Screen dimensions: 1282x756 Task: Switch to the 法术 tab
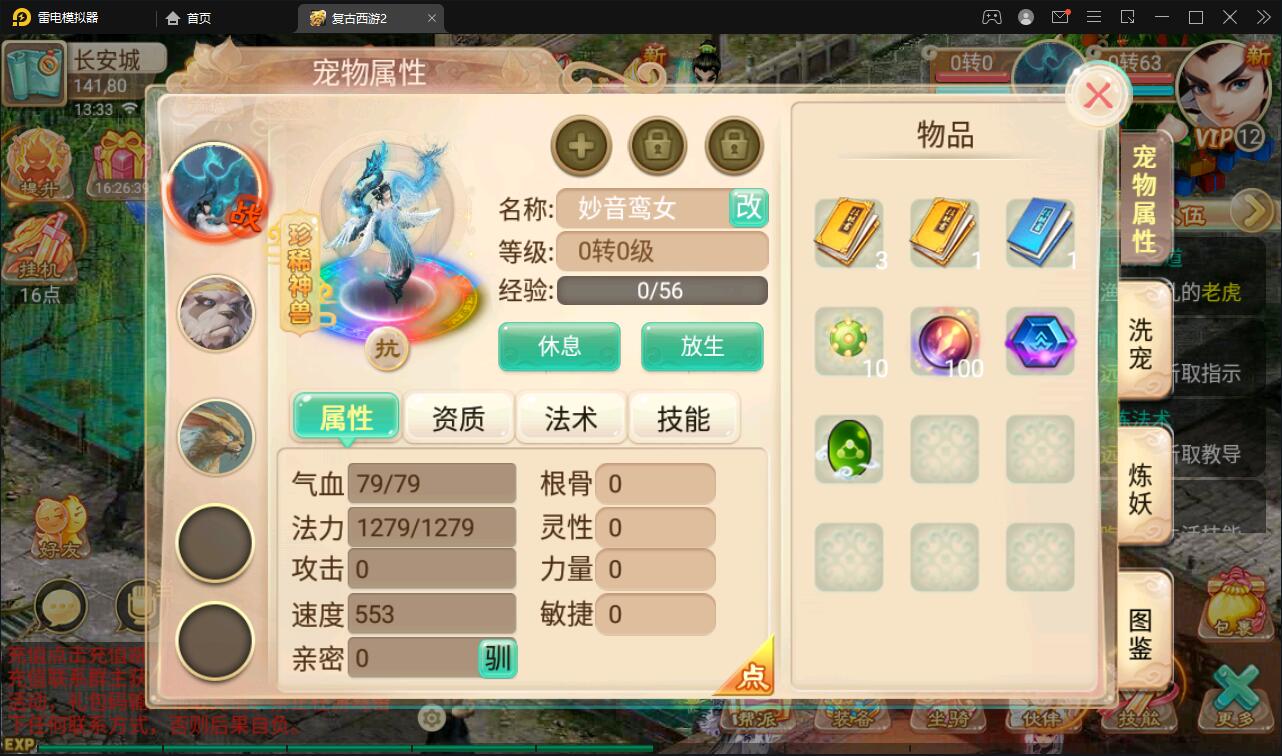[571, 418]
